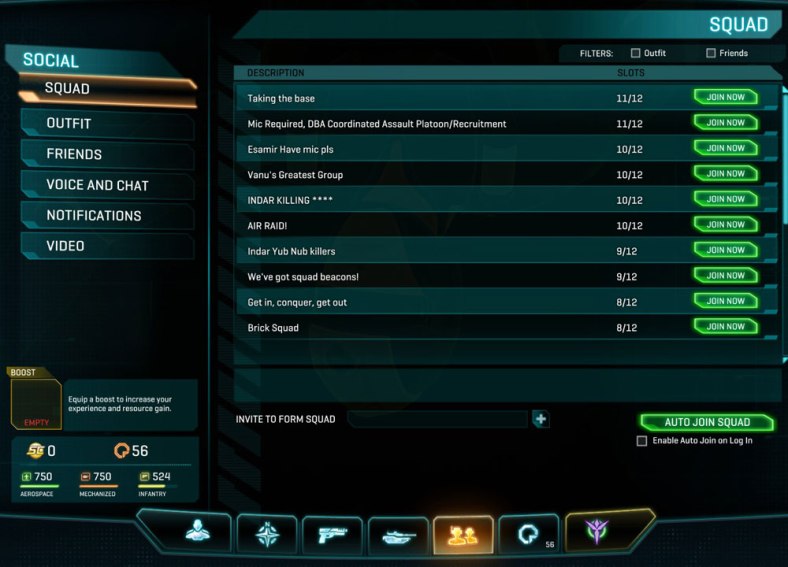The height and width of the screenshot is (567, 788).
Task: Click the Auto Join Squad button
Action: click(706, 422)
